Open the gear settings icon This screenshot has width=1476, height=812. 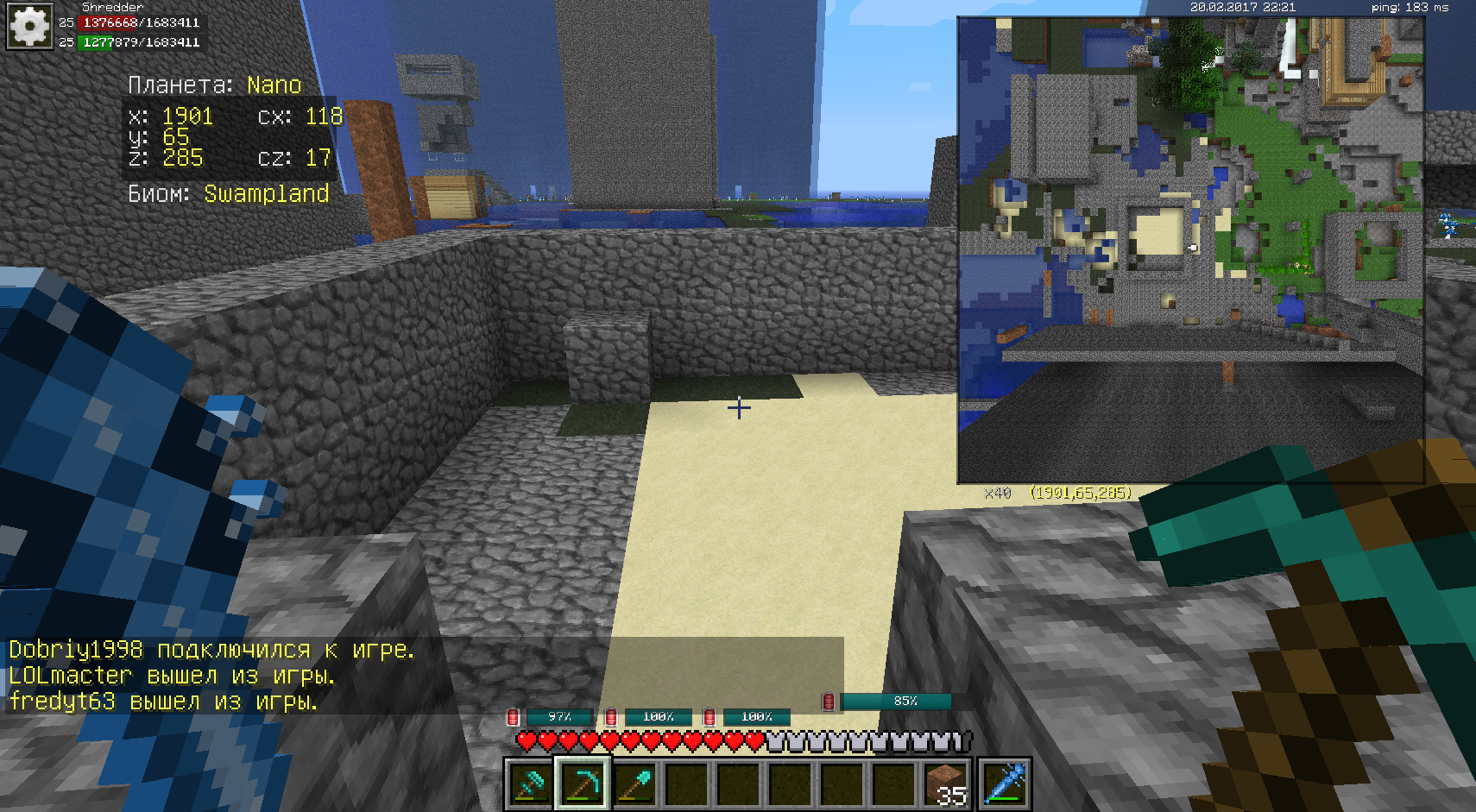coord(30,27)
